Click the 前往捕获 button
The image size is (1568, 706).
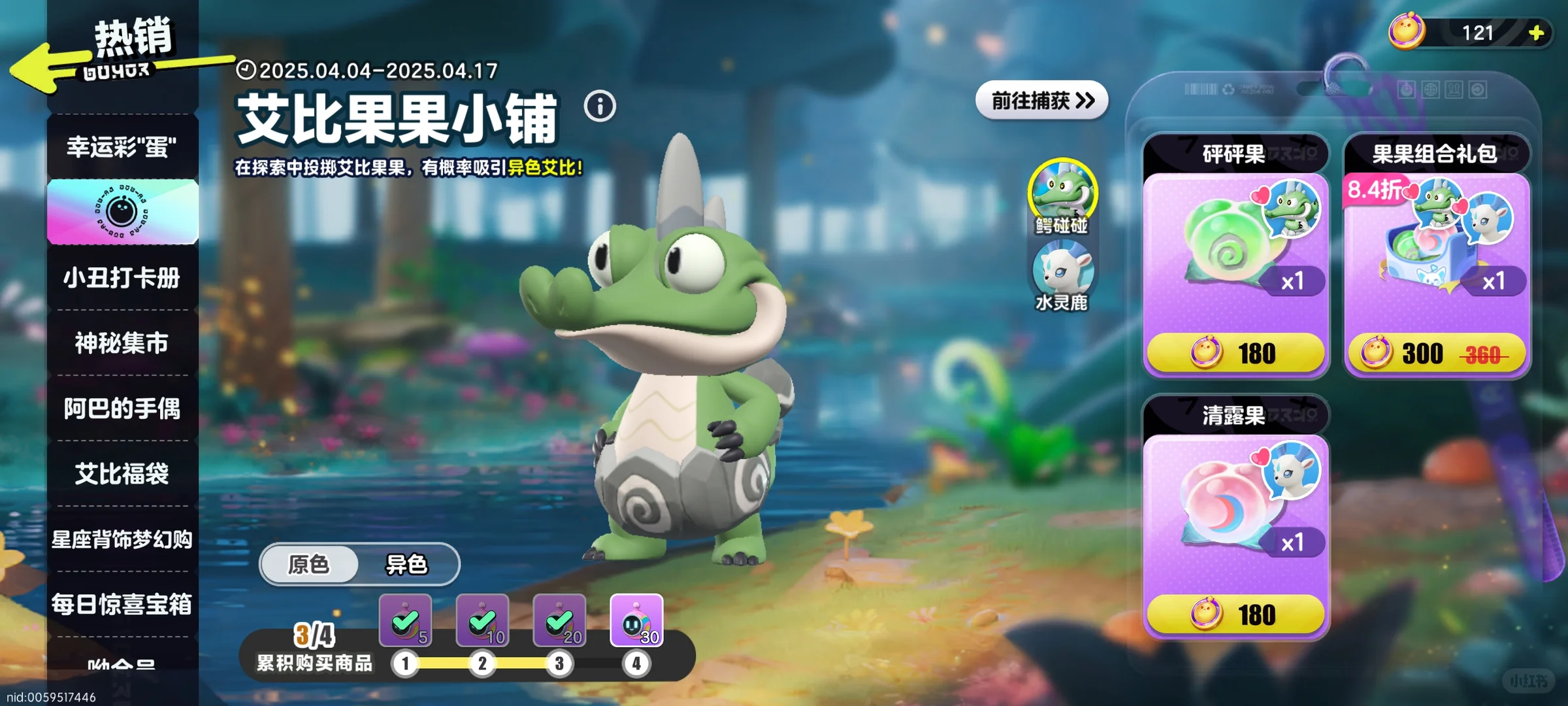(1041, 100)
